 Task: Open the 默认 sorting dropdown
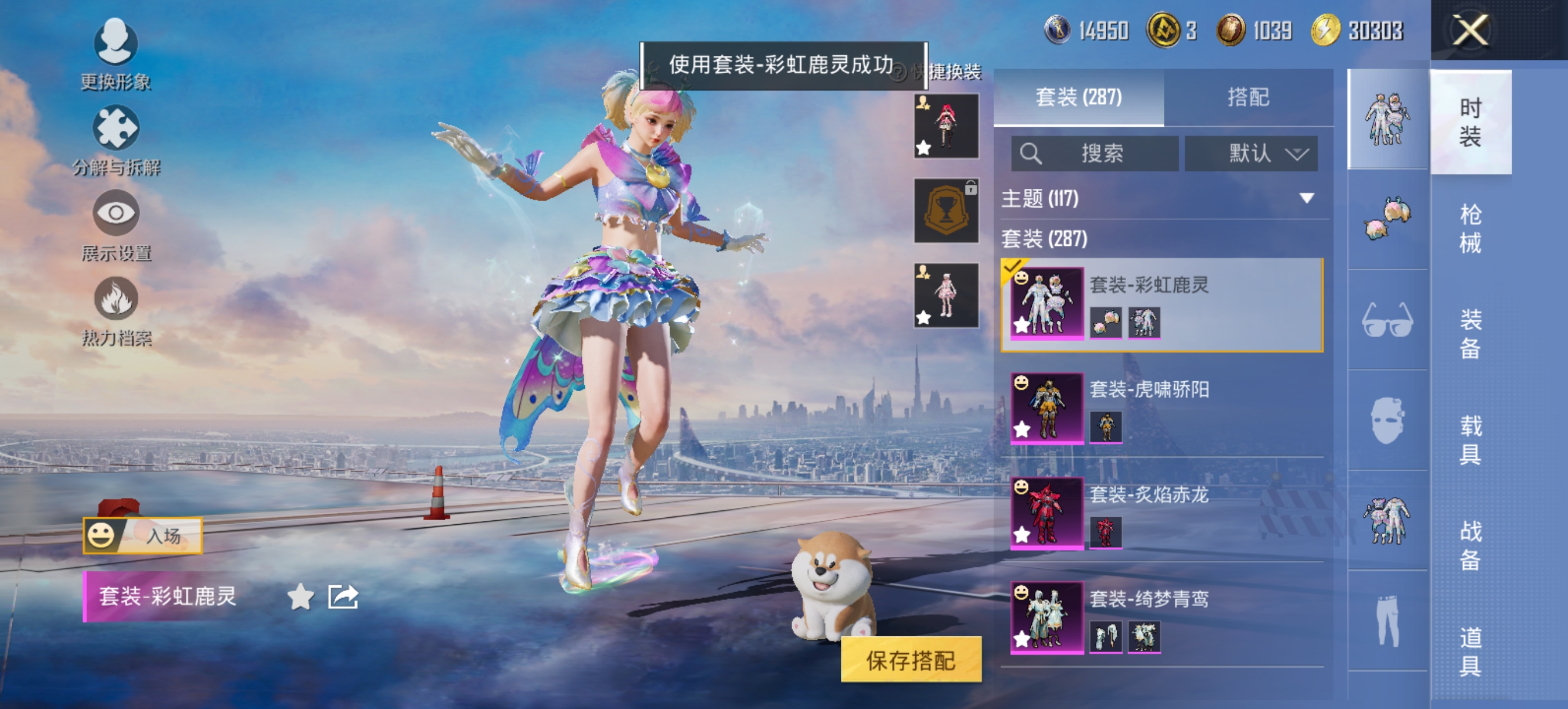pyautogui.click(x=1251, y=153)
